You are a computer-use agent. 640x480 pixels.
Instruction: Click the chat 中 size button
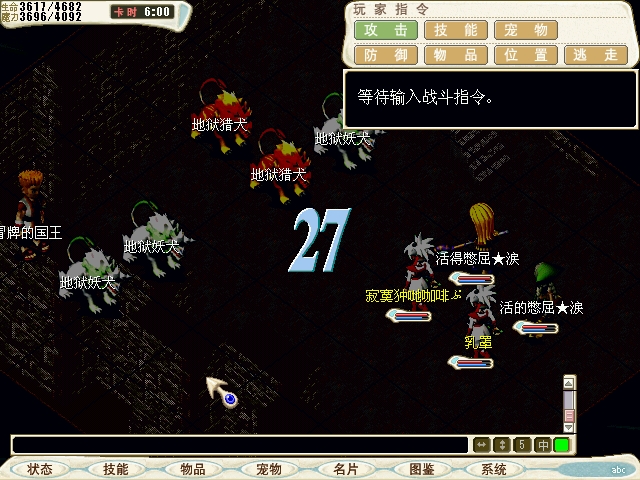click(543, 445)
